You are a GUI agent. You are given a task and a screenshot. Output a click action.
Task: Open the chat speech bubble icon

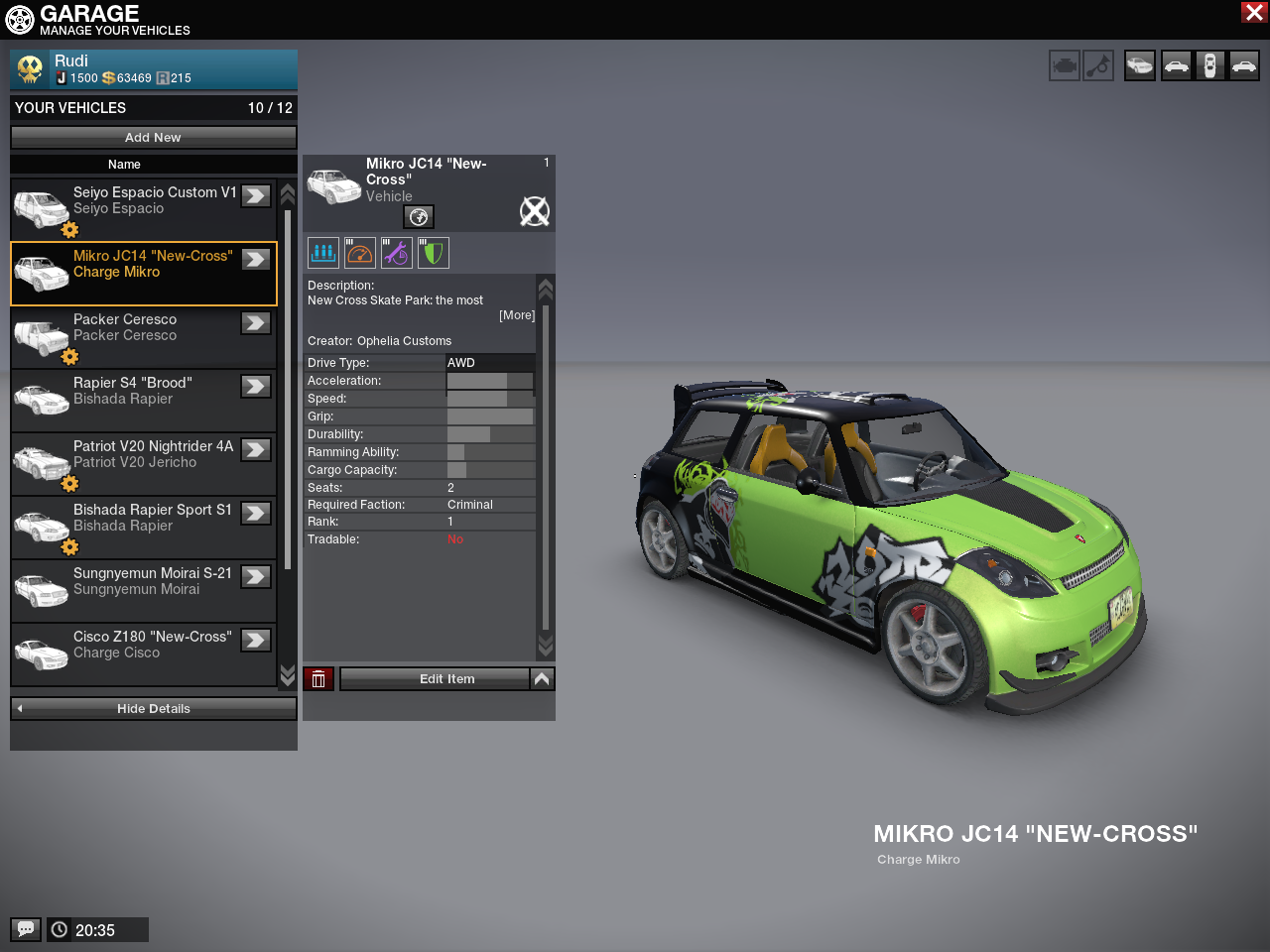pos(26,929)
